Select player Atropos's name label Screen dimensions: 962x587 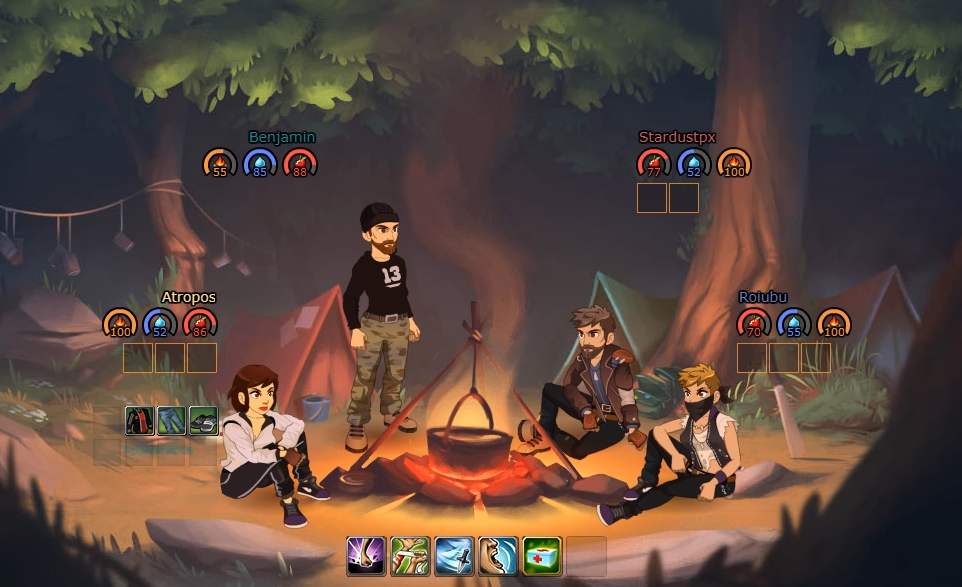pos(188,297)
